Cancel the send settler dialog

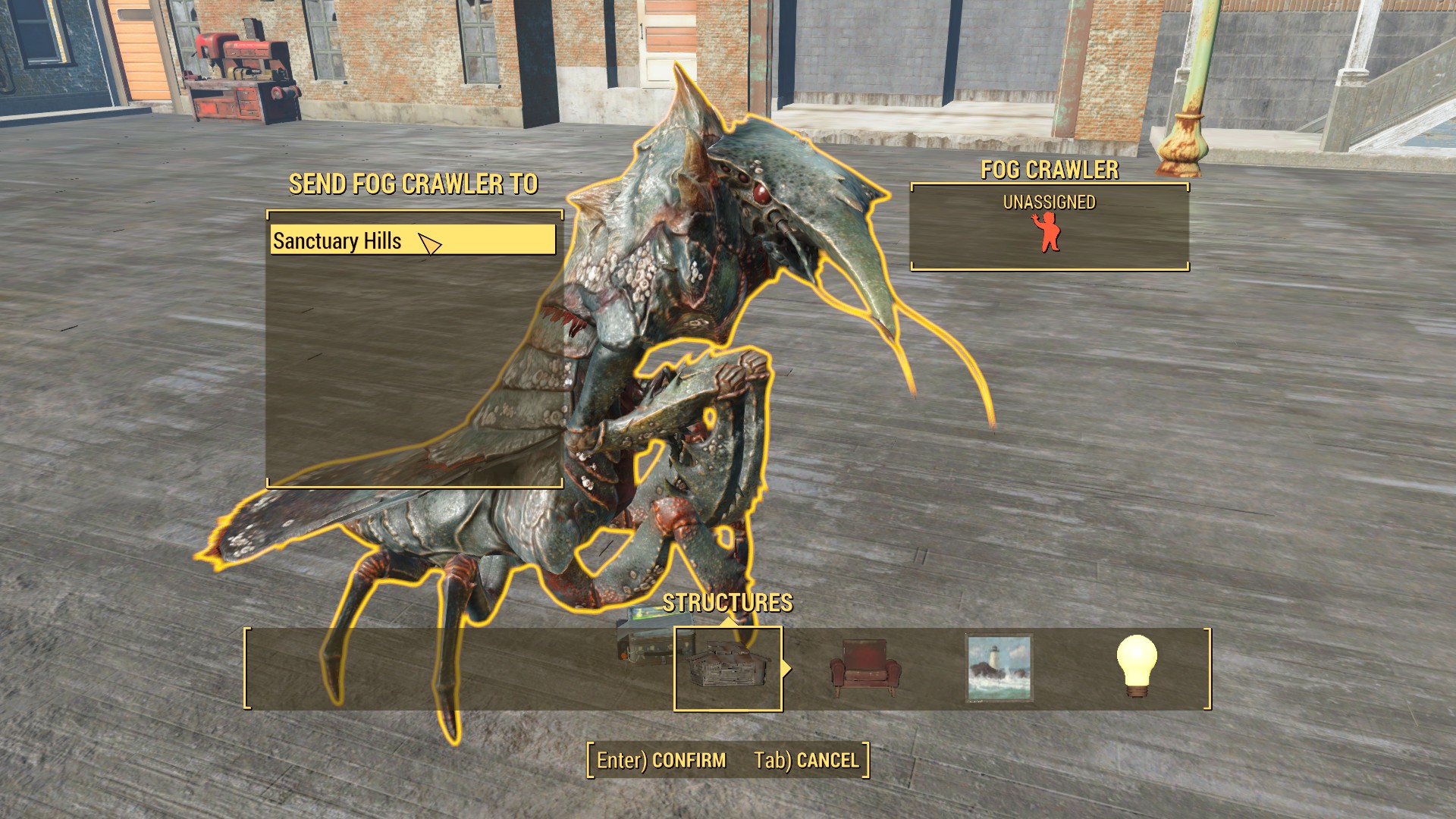coord(807,760)
